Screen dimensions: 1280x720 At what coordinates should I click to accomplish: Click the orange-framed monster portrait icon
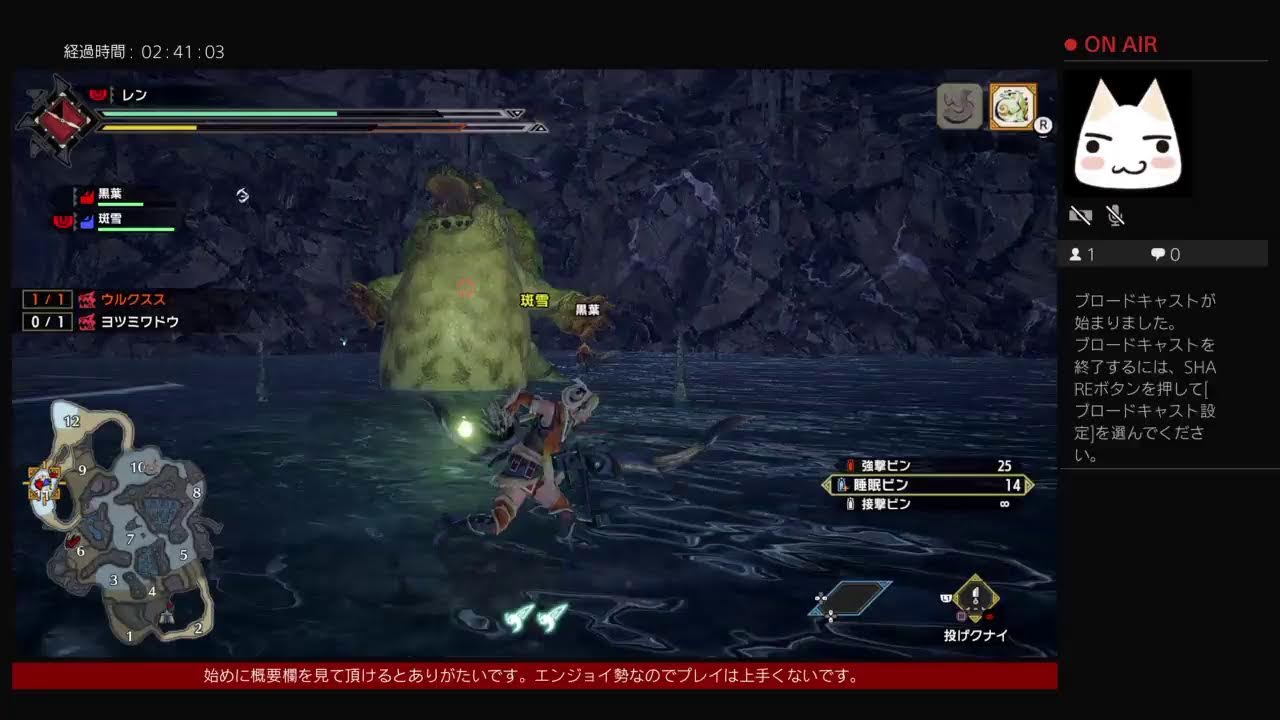coord(1012,106)
